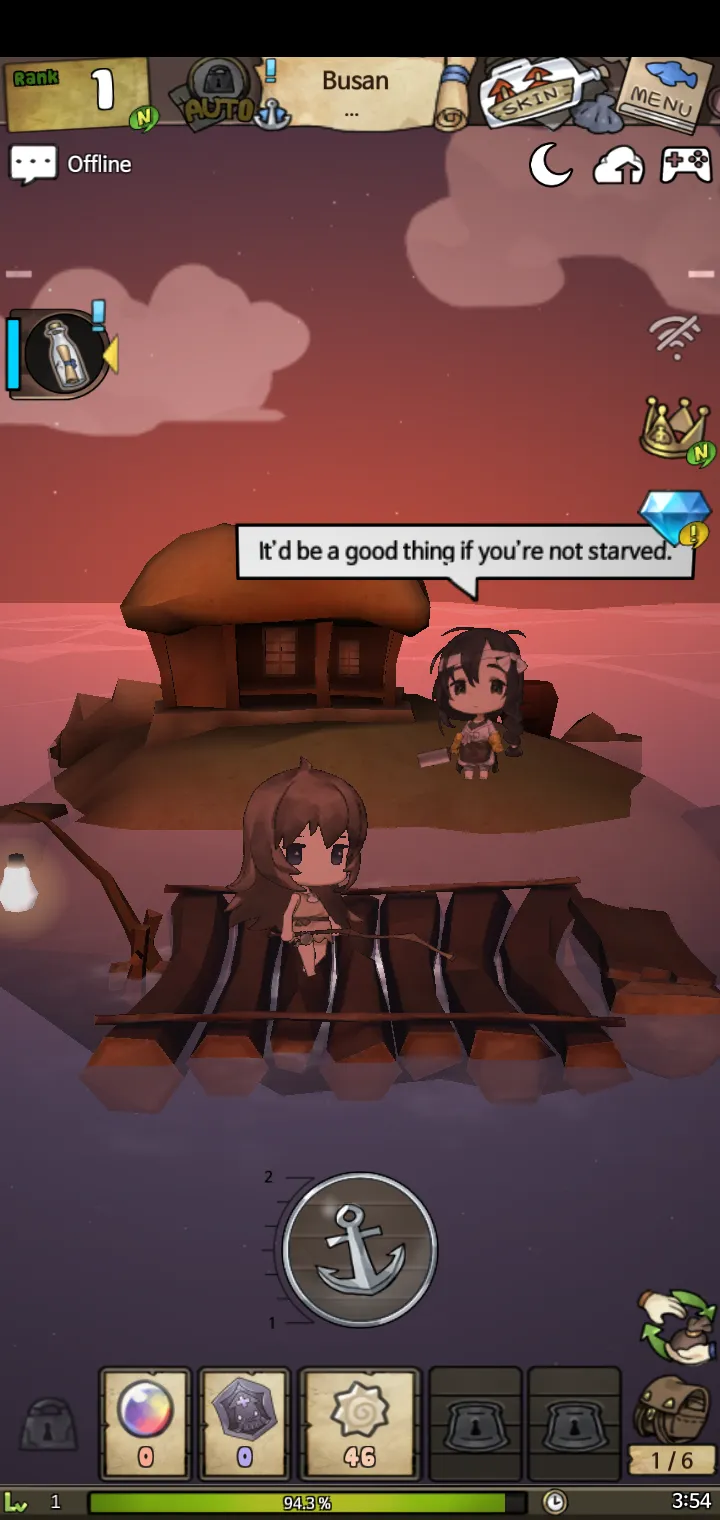
Task: Open the message-in-a-bottle notification
Action: [62, 352]
